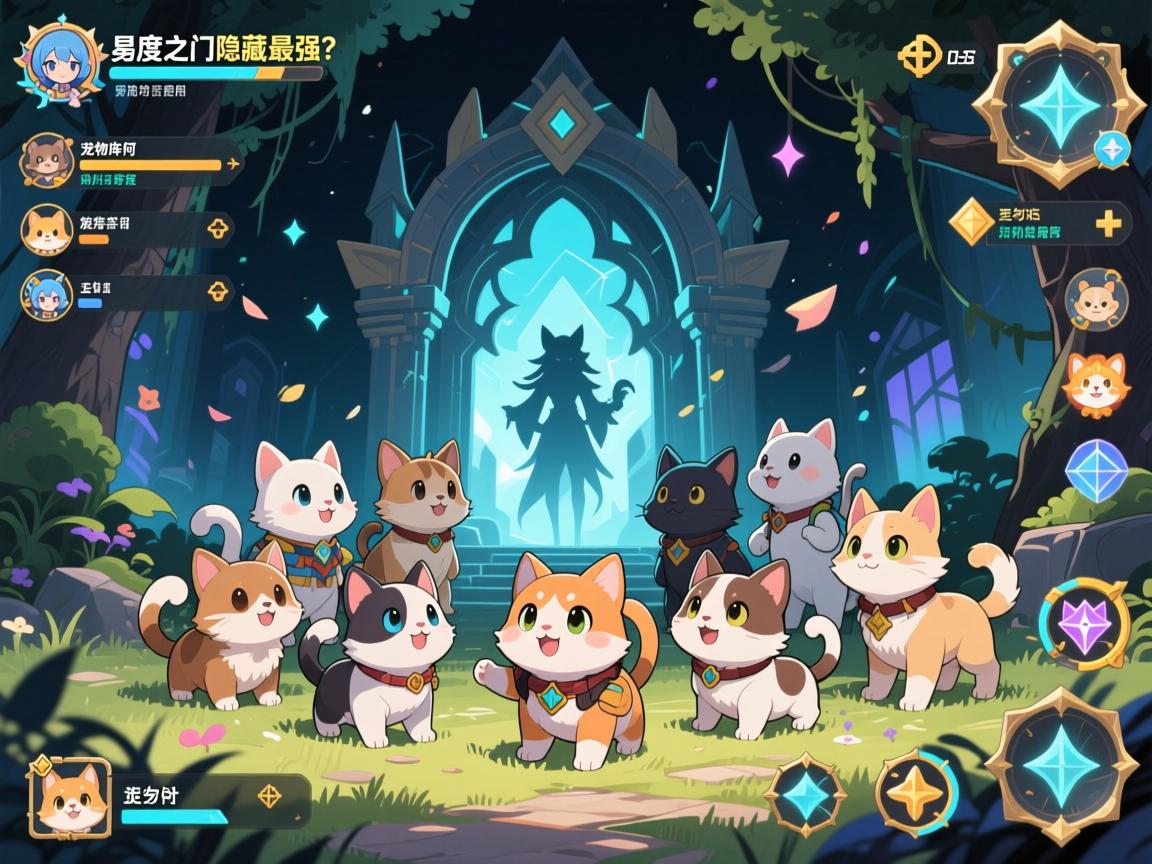
Task: Select the orange cat party member portrait
Action: pyautogui.click(x=46, y=228)
